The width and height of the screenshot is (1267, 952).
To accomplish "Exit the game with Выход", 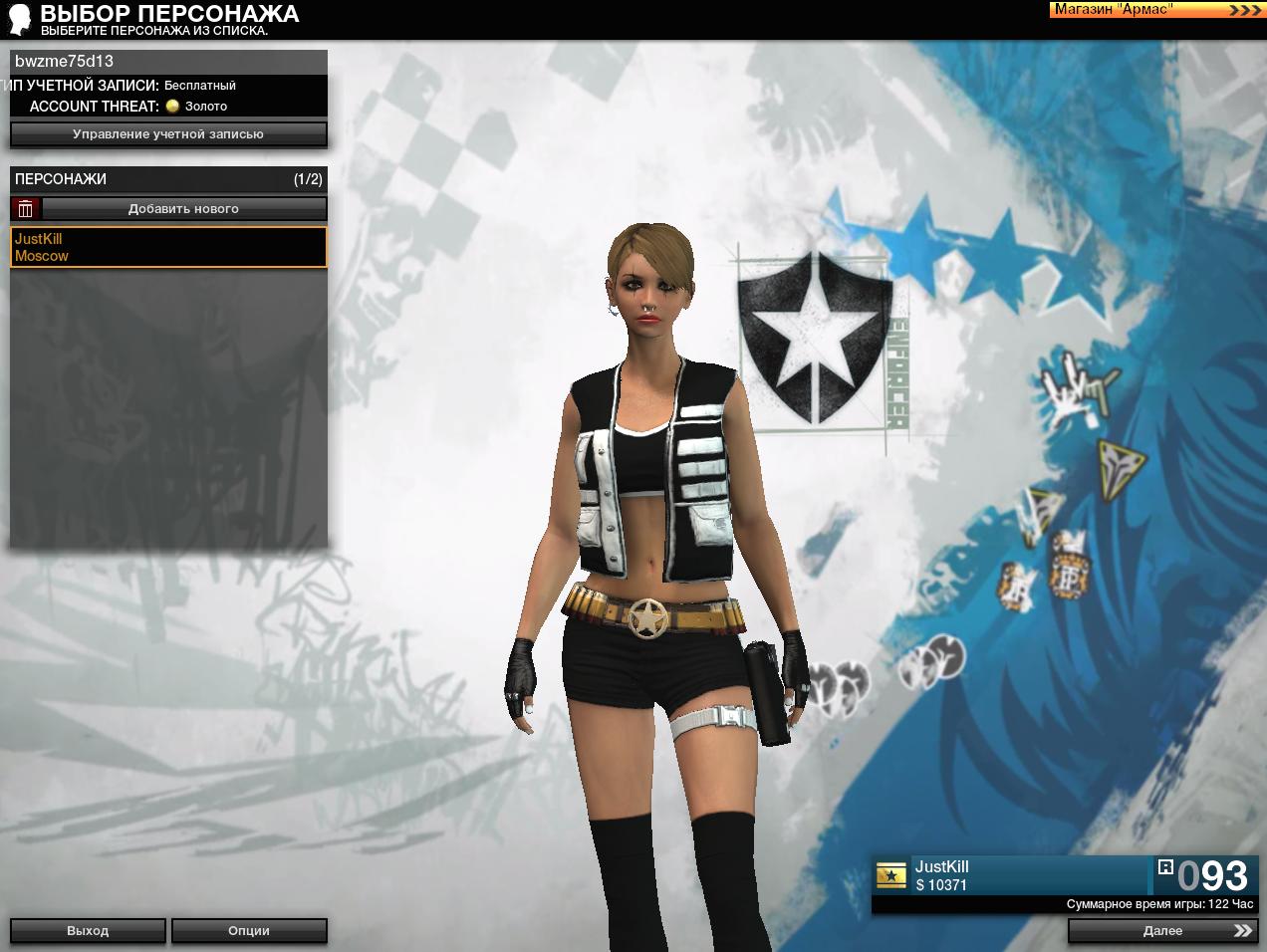I will click(x=88, y=931).
